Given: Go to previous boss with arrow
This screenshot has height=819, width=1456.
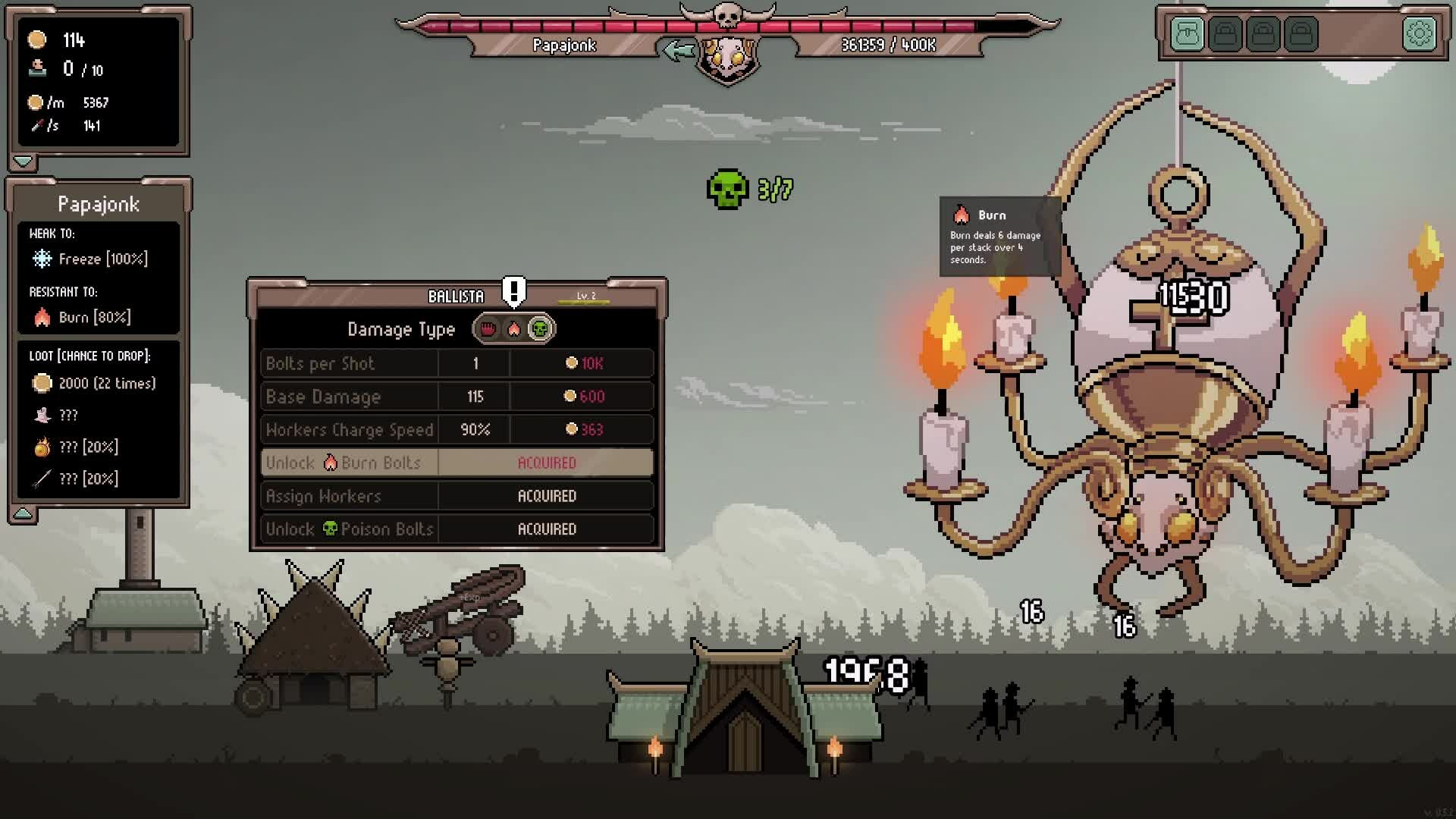Looking at the screenshot, I should point(677,51).
